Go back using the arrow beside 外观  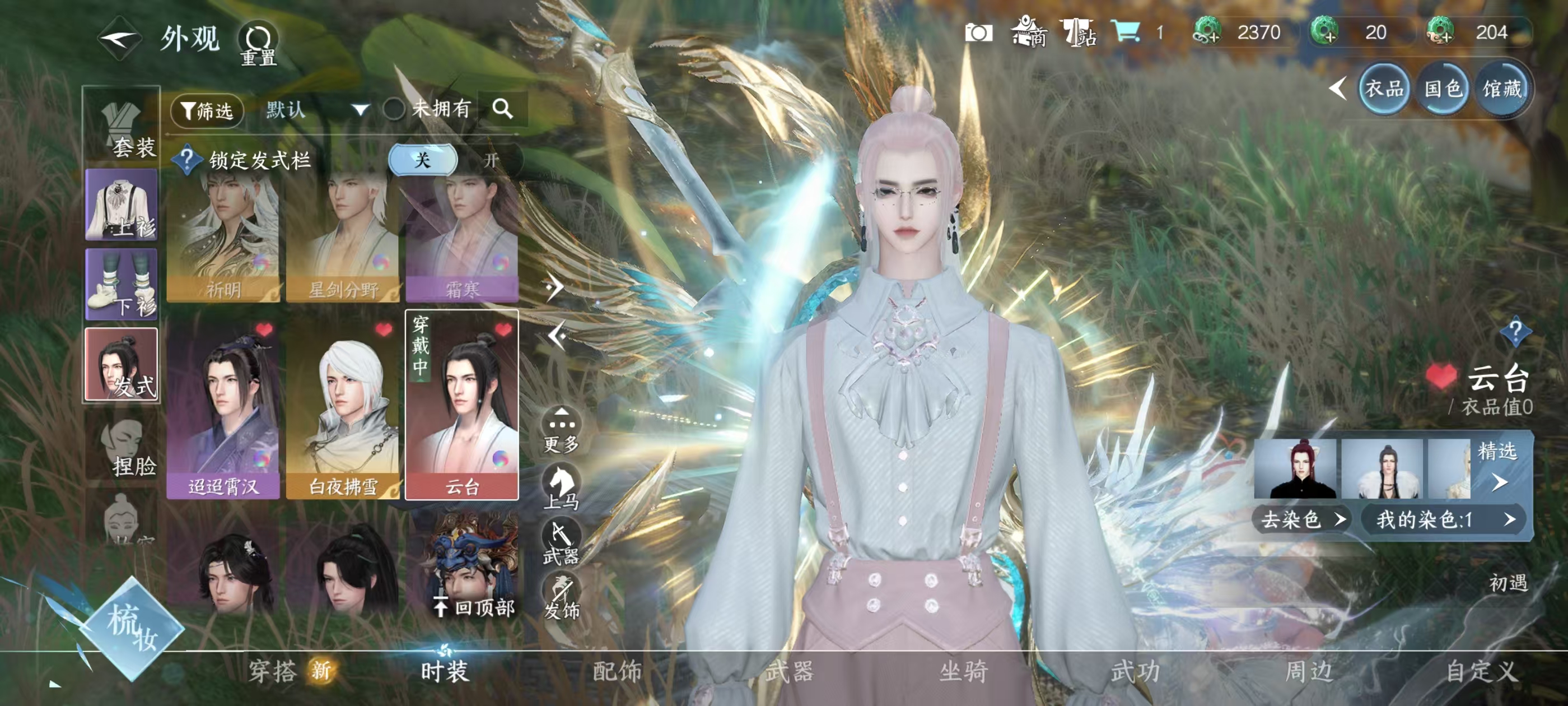120,40
